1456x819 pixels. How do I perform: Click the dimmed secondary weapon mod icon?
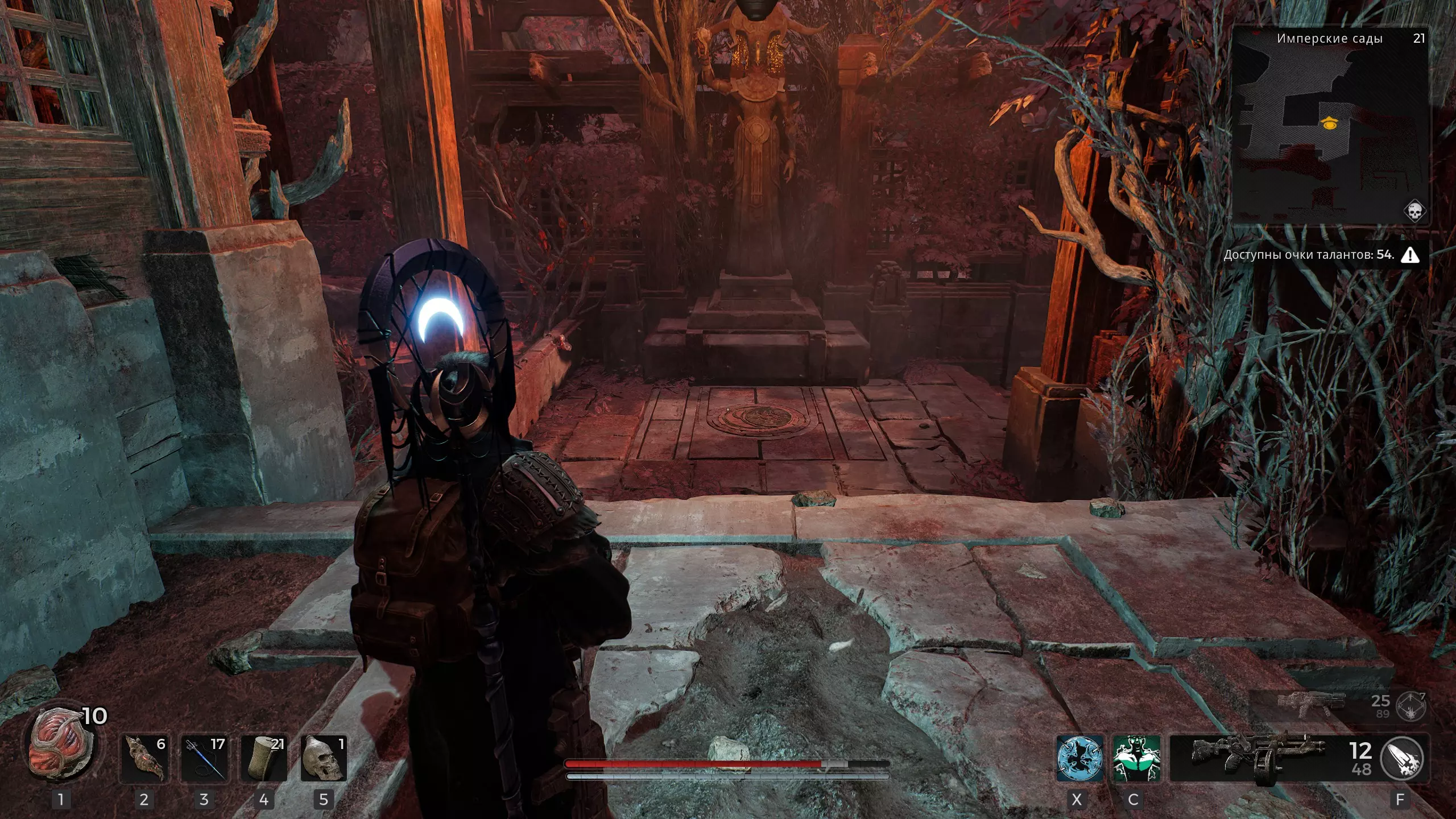click(1411, 706)
